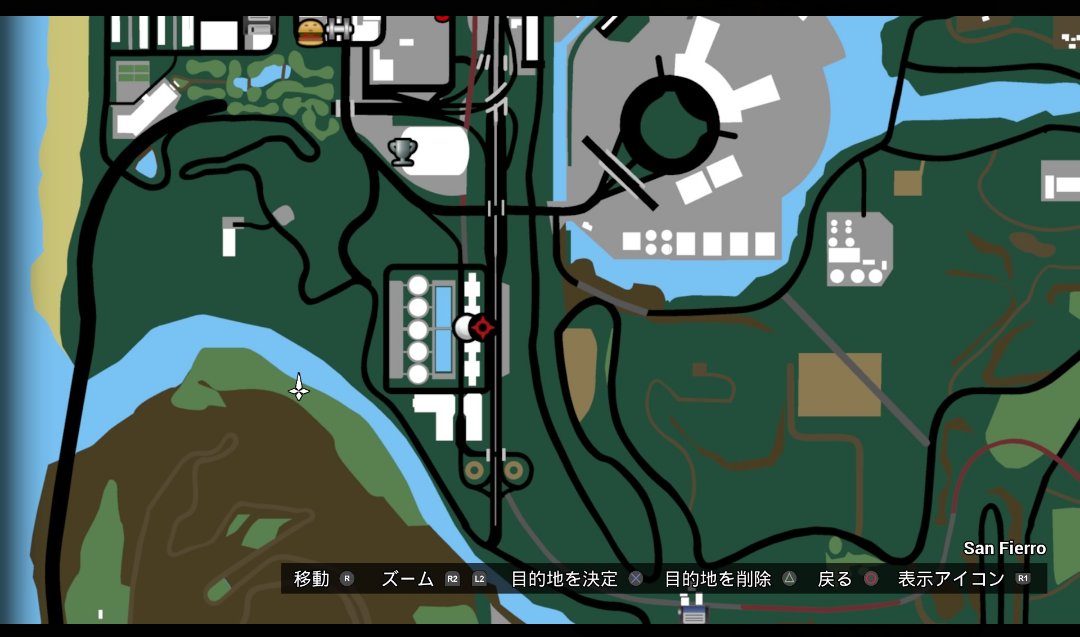Select the silver trophy map marker
This screenshot has height=637, width=1080.
click(402, 152)
